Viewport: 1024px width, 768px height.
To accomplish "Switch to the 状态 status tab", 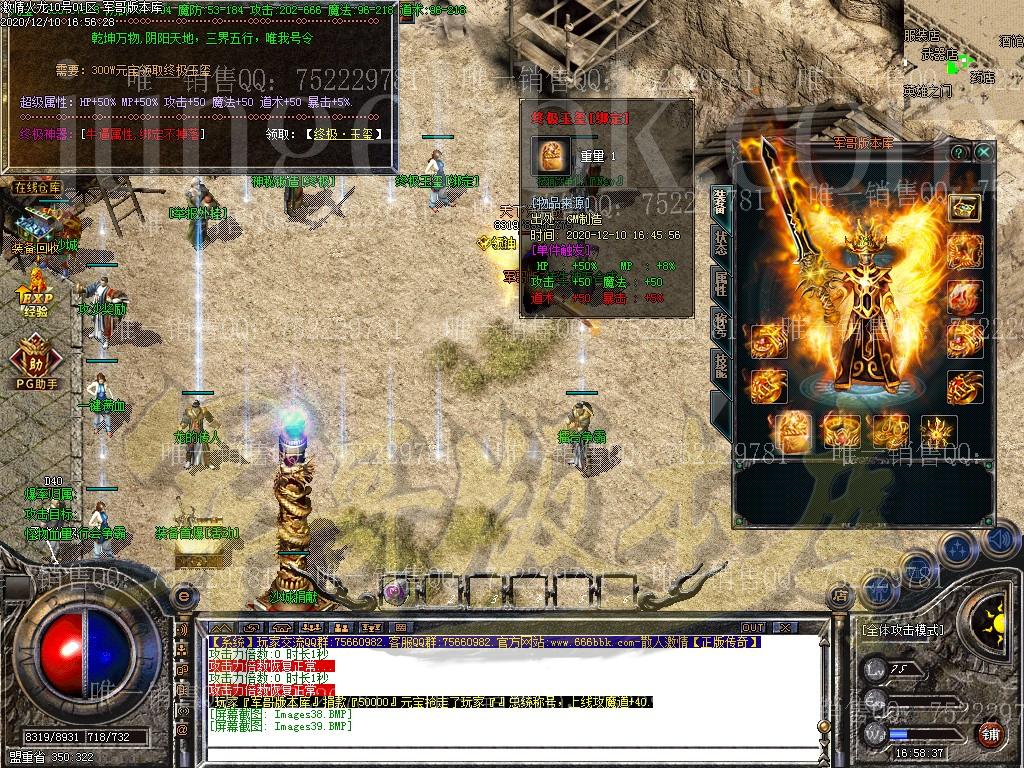I will coord(720,242).
